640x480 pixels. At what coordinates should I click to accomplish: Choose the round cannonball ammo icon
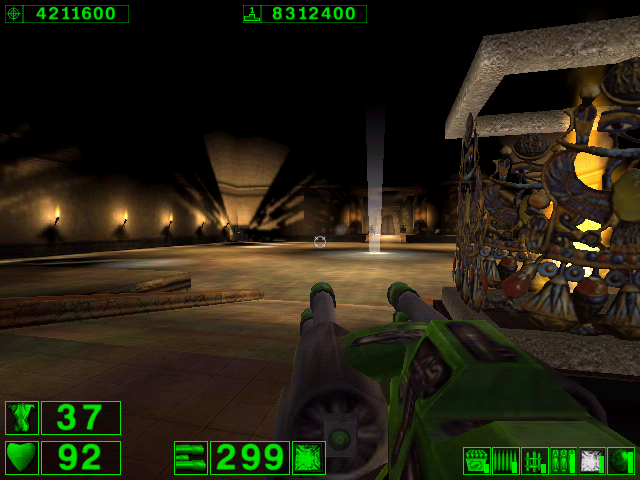pyautogui.click(x=620, y=461)
